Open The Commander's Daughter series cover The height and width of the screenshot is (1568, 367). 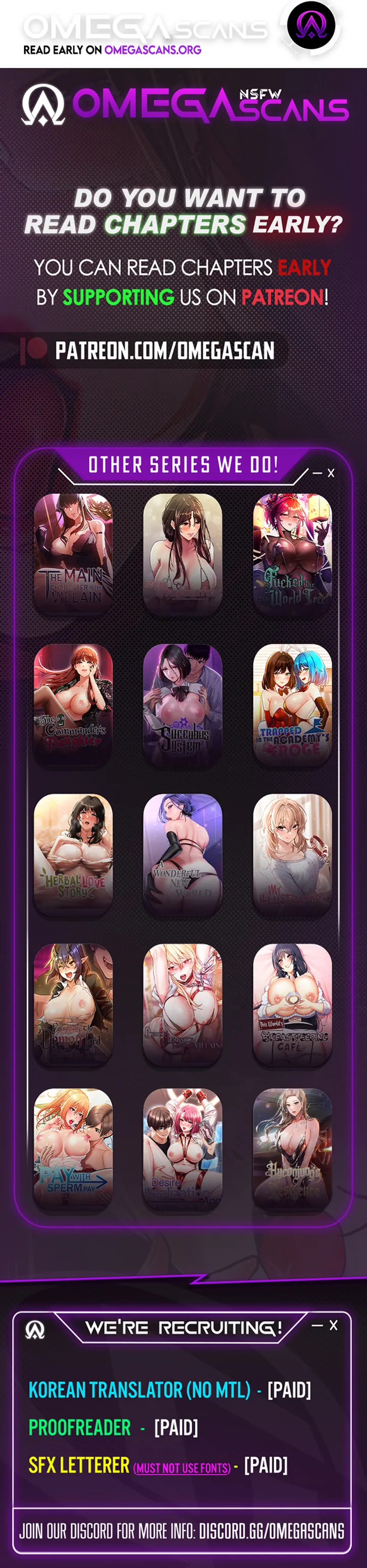73,704
